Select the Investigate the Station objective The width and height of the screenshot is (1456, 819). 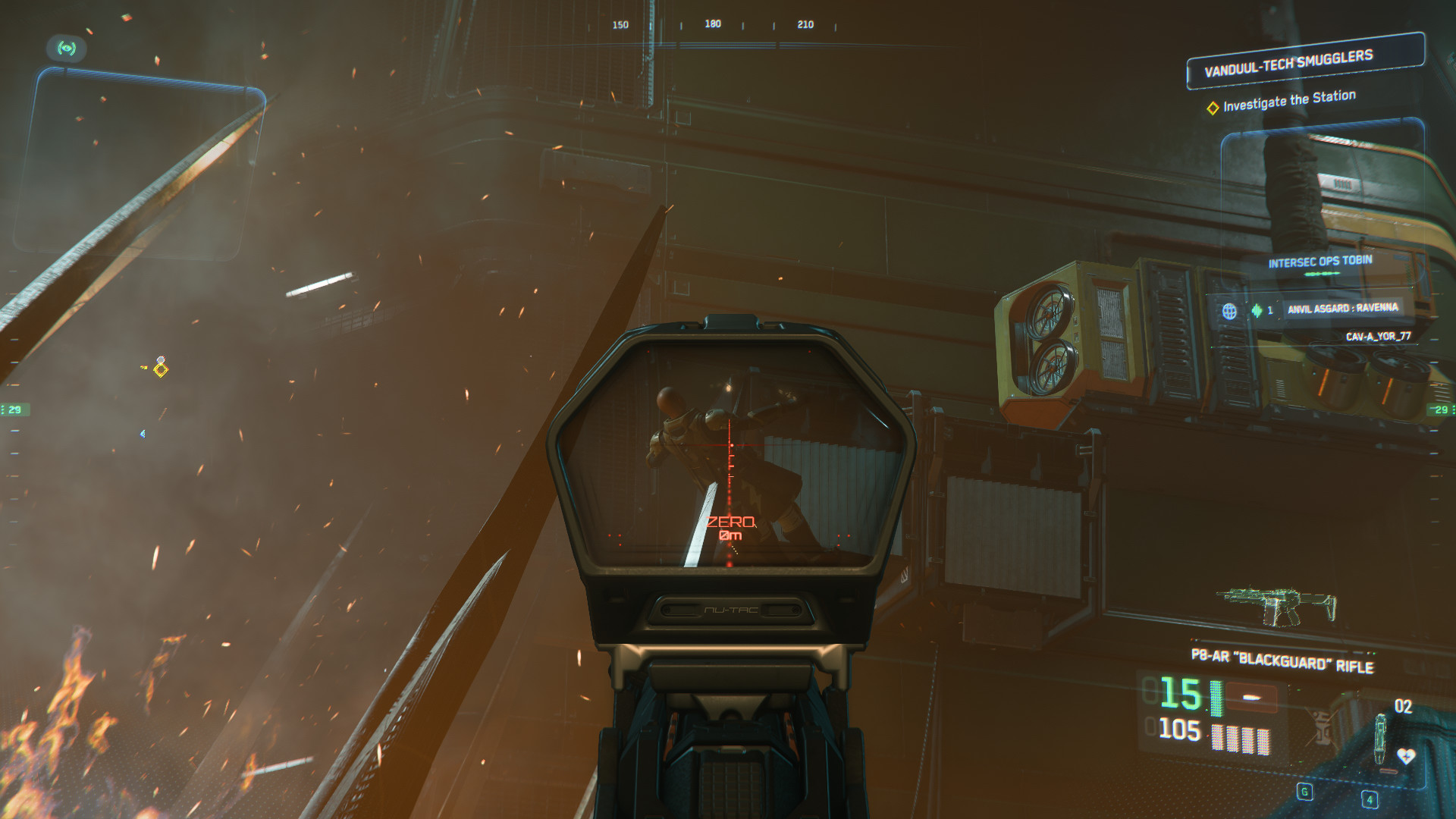(x=1289, y=101)
